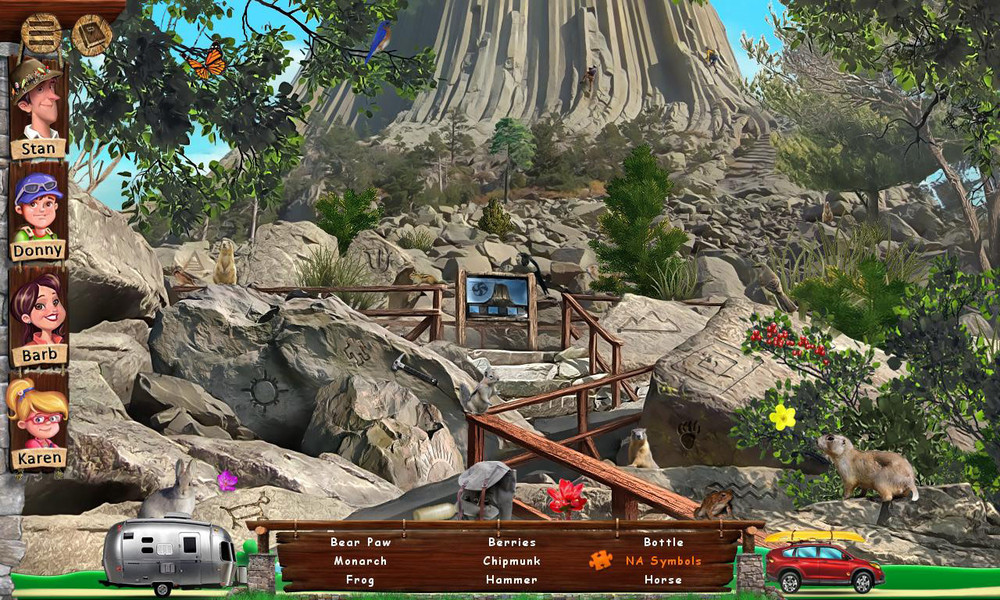This screenshot has width=1000, height=600.
Task: Choose Monarch in the item list
Action: (x=360, y=561)
